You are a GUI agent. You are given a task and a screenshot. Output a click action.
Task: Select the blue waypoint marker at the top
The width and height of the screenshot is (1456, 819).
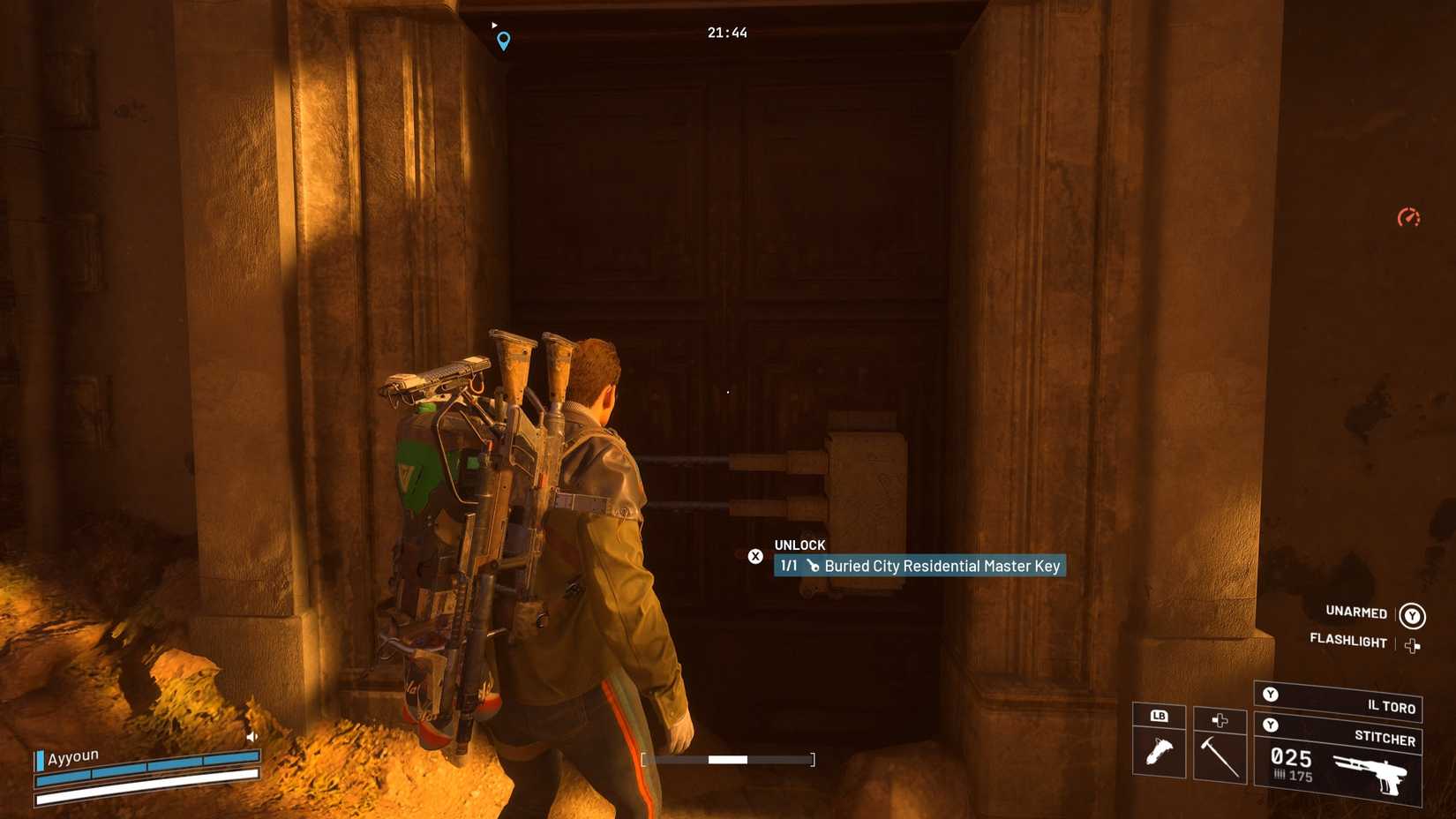tap(503, 40)
